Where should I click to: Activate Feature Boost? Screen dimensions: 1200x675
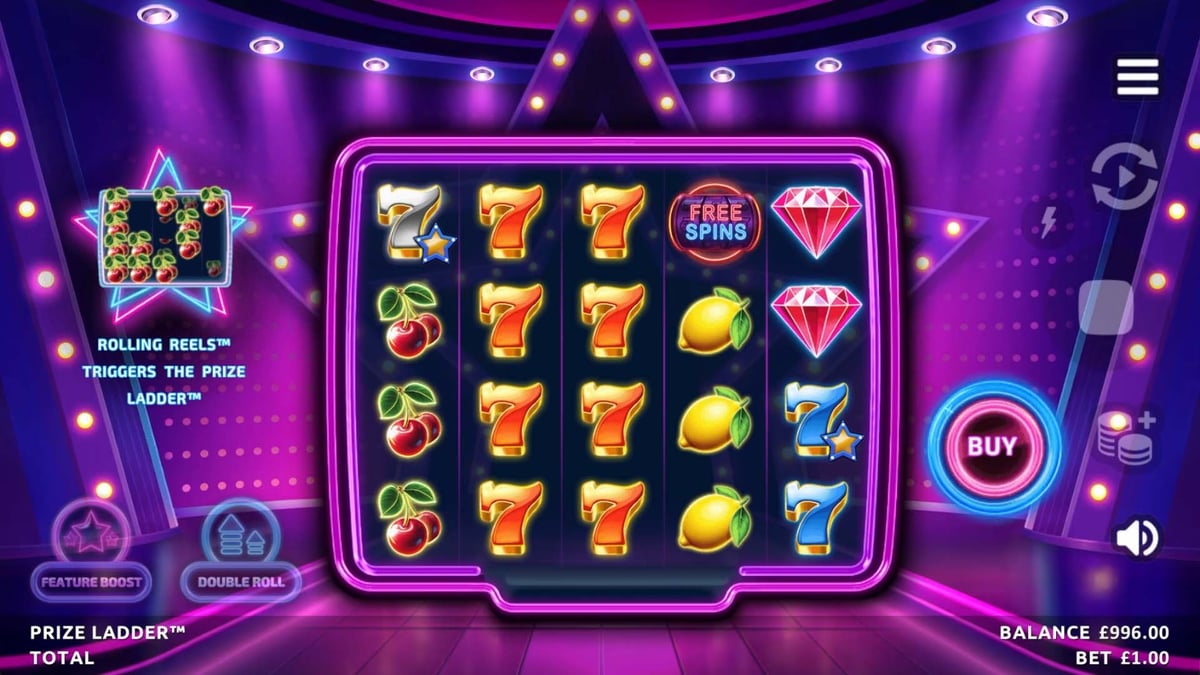pos(91,551)
